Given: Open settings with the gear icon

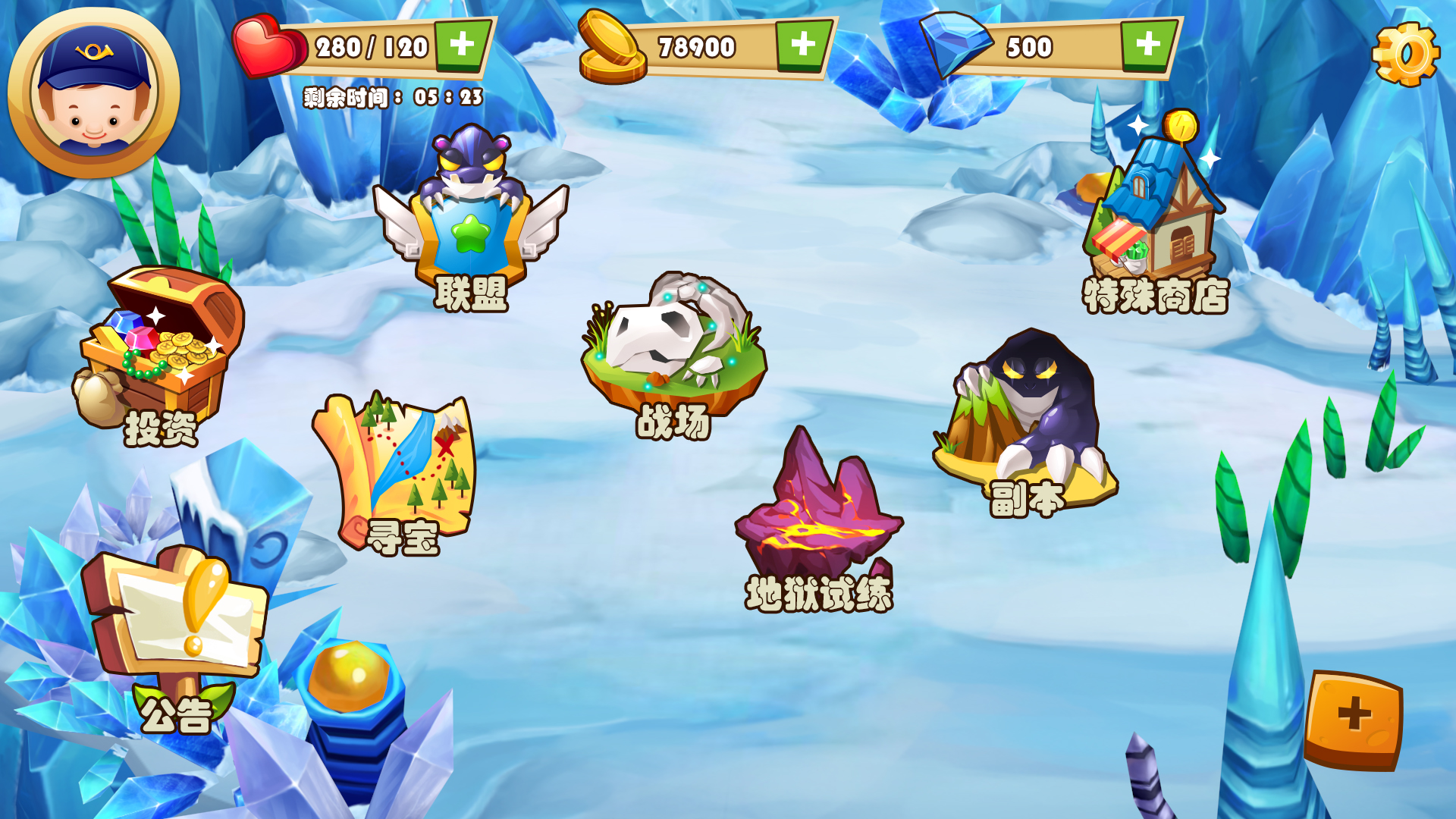Looking at the screenshot, I should [1405, 54].
